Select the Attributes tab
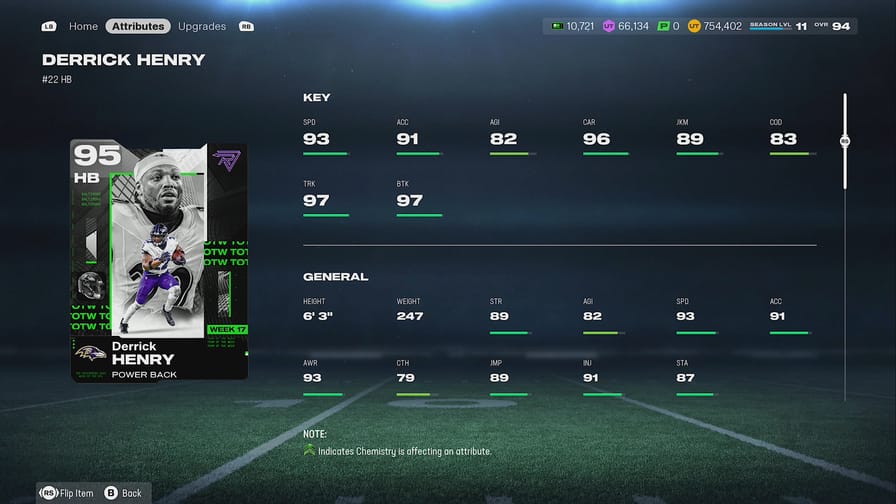The image size is (896, 504). click(138, 26)
